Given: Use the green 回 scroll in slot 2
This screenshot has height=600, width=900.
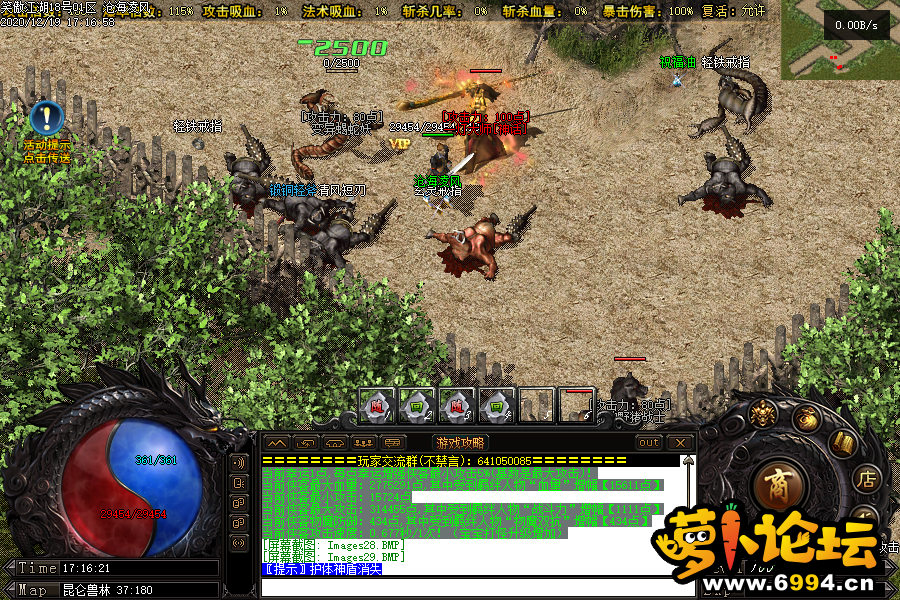Looking at the screenshot, I should click(x=417, y=405).
